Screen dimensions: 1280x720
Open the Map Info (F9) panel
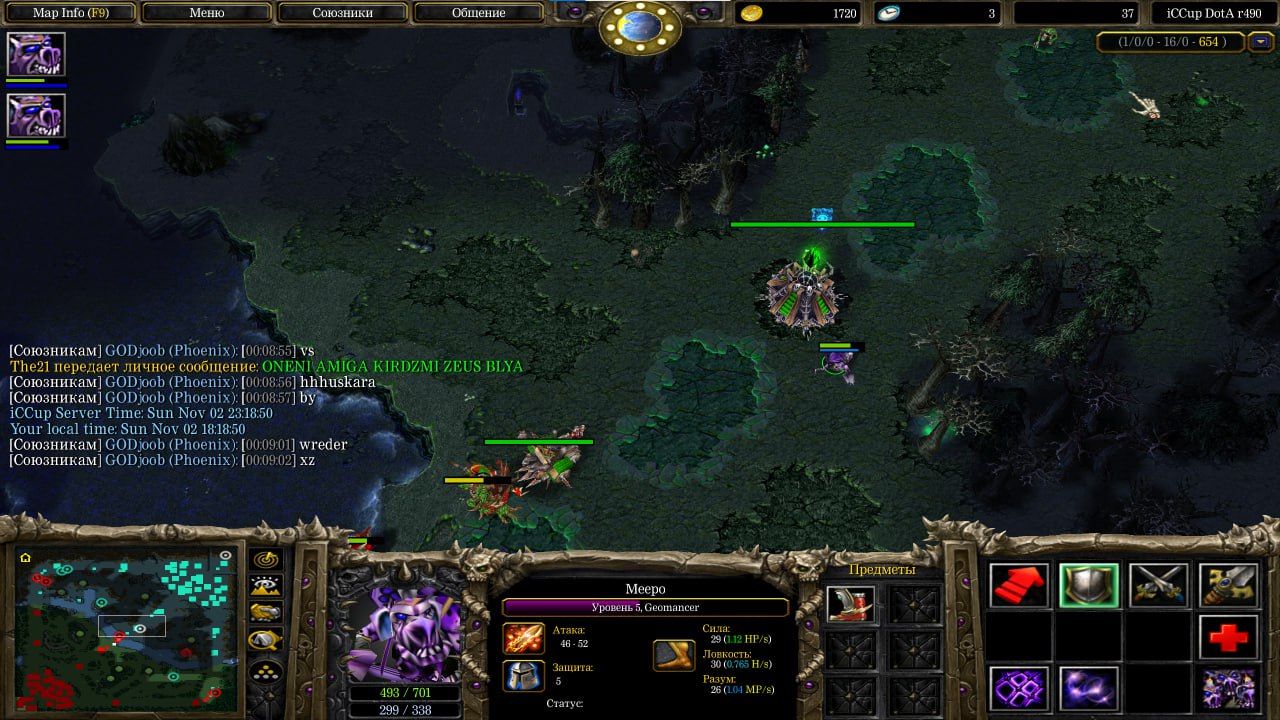pyautogui.click(x=71, y=13)
